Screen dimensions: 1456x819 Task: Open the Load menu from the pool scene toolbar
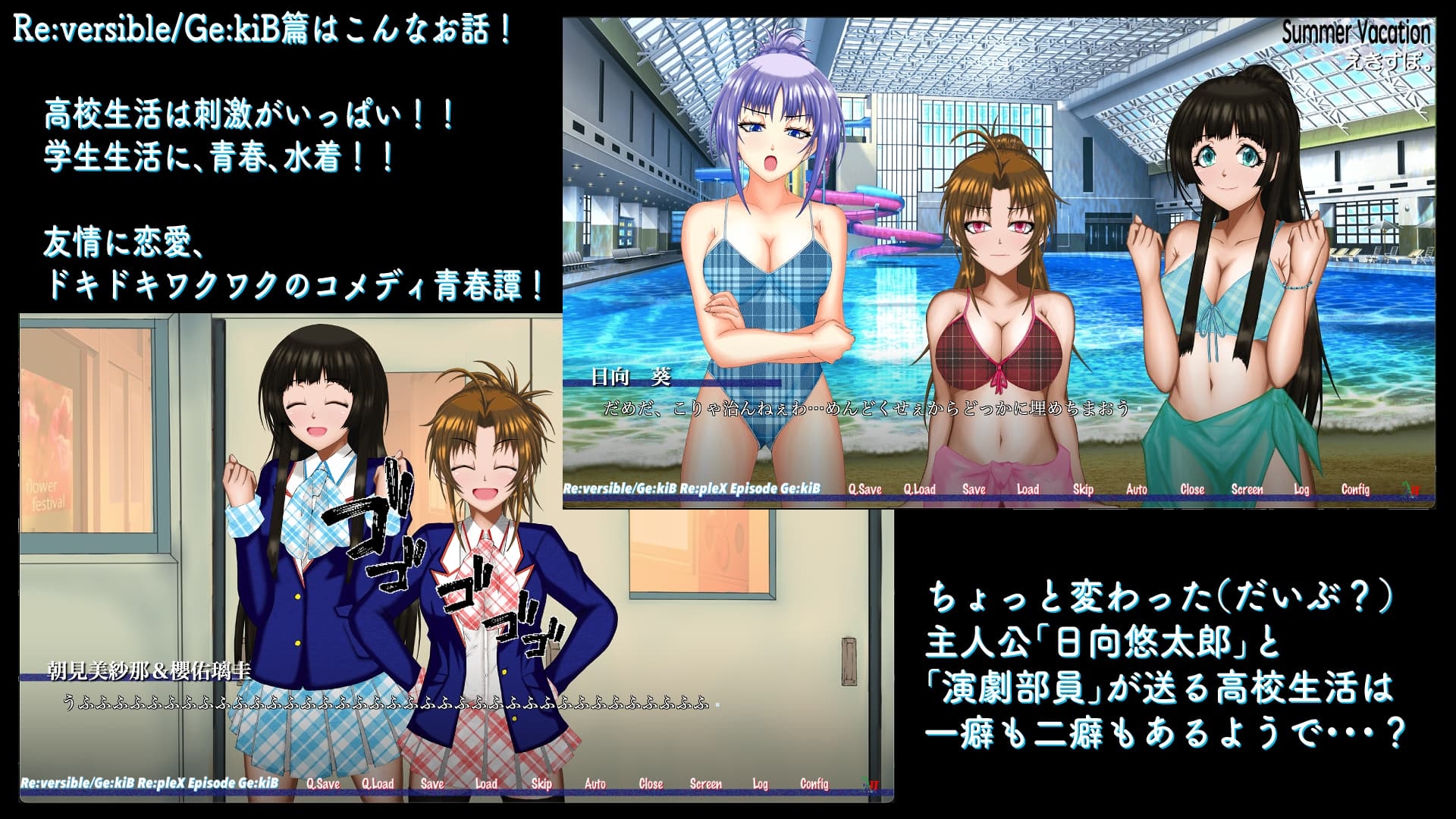pos(1028,490)
